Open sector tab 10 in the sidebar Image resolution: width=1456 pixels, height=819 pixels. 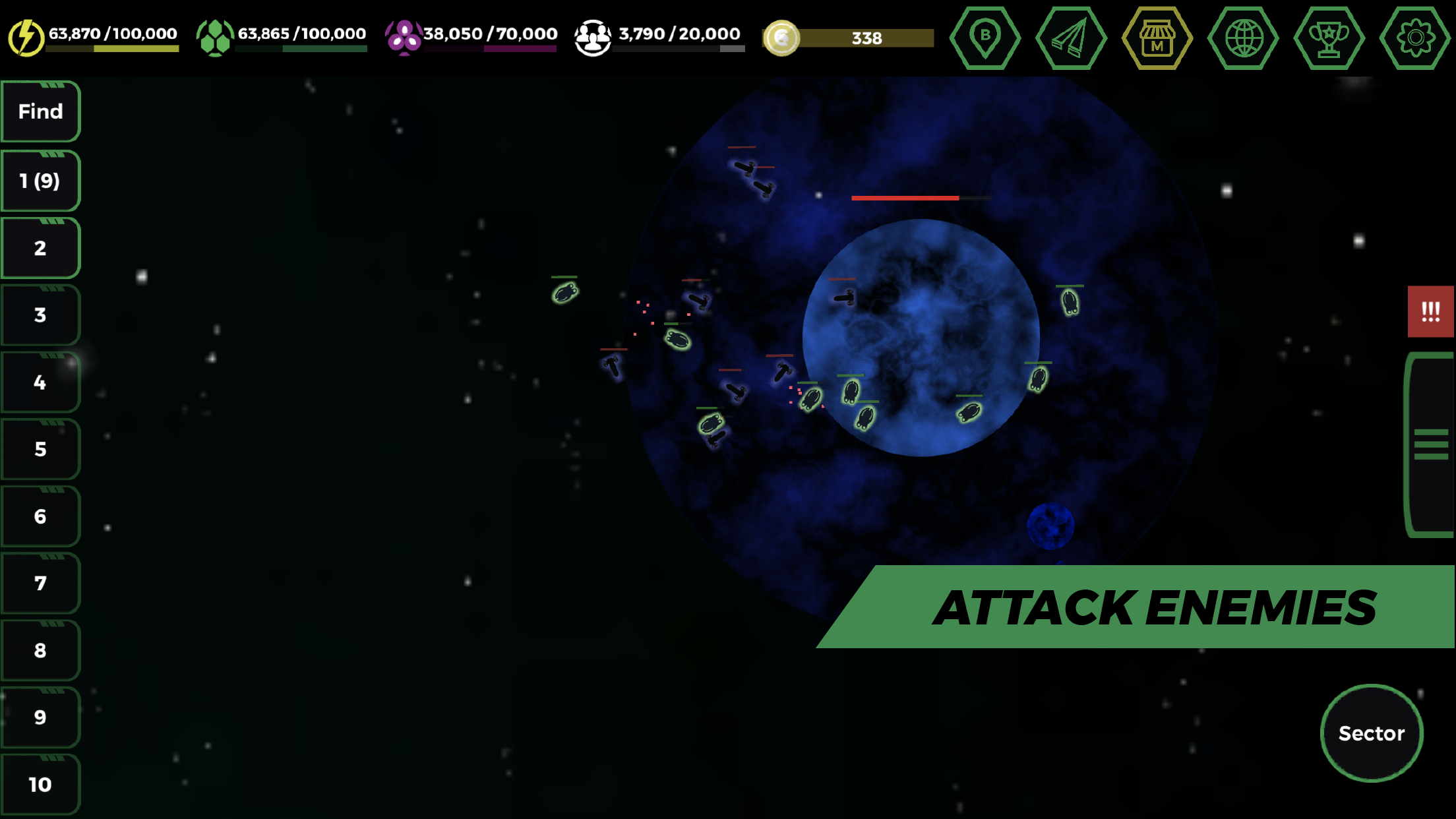[x=40, y=785]
